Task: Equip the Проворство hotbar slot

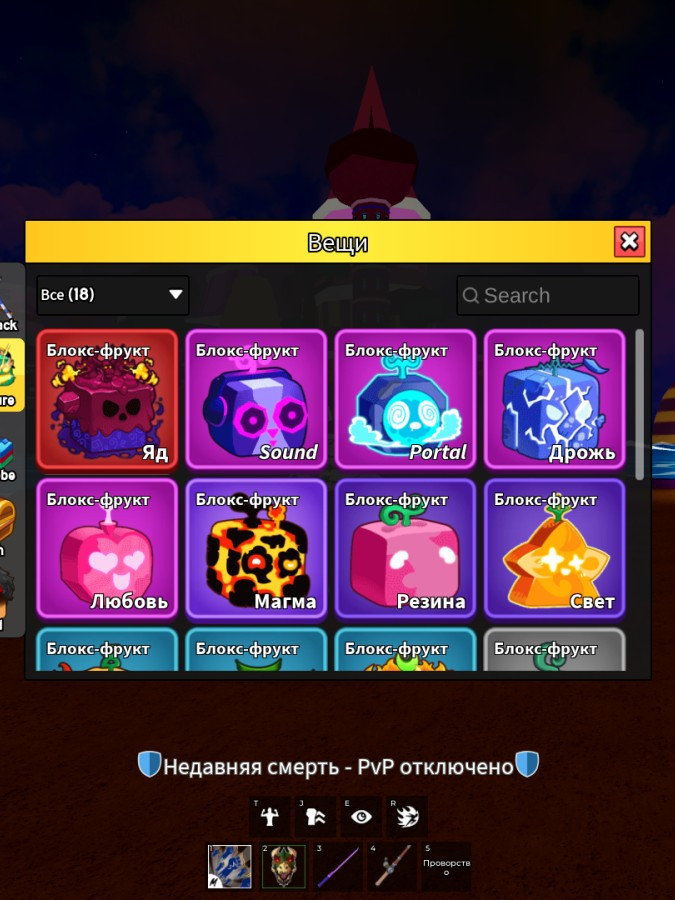Action: click(446, 866)
